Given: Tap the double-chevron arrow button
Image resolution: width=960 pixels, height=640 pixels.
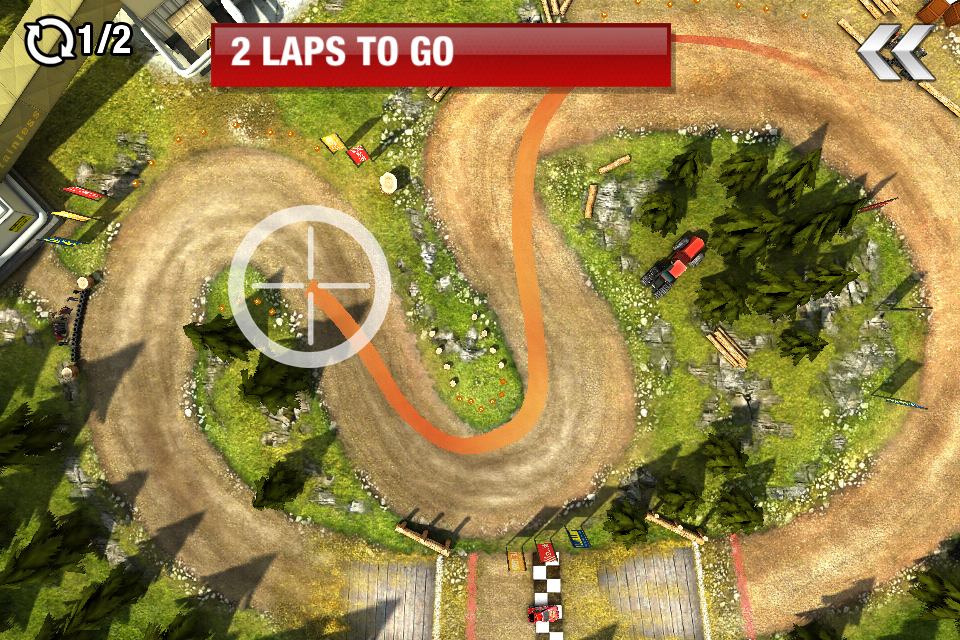Looking at the screenshot, I should tap(896, 51).
